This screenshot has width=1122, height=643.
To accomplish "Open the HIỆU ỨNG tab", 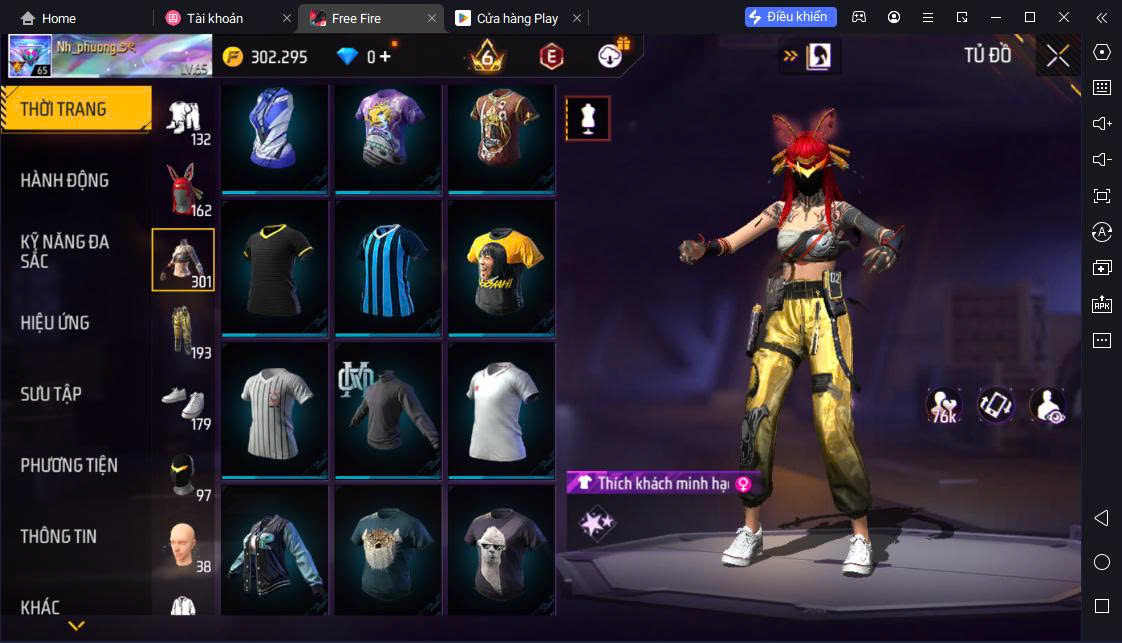I will click(55, 323).
